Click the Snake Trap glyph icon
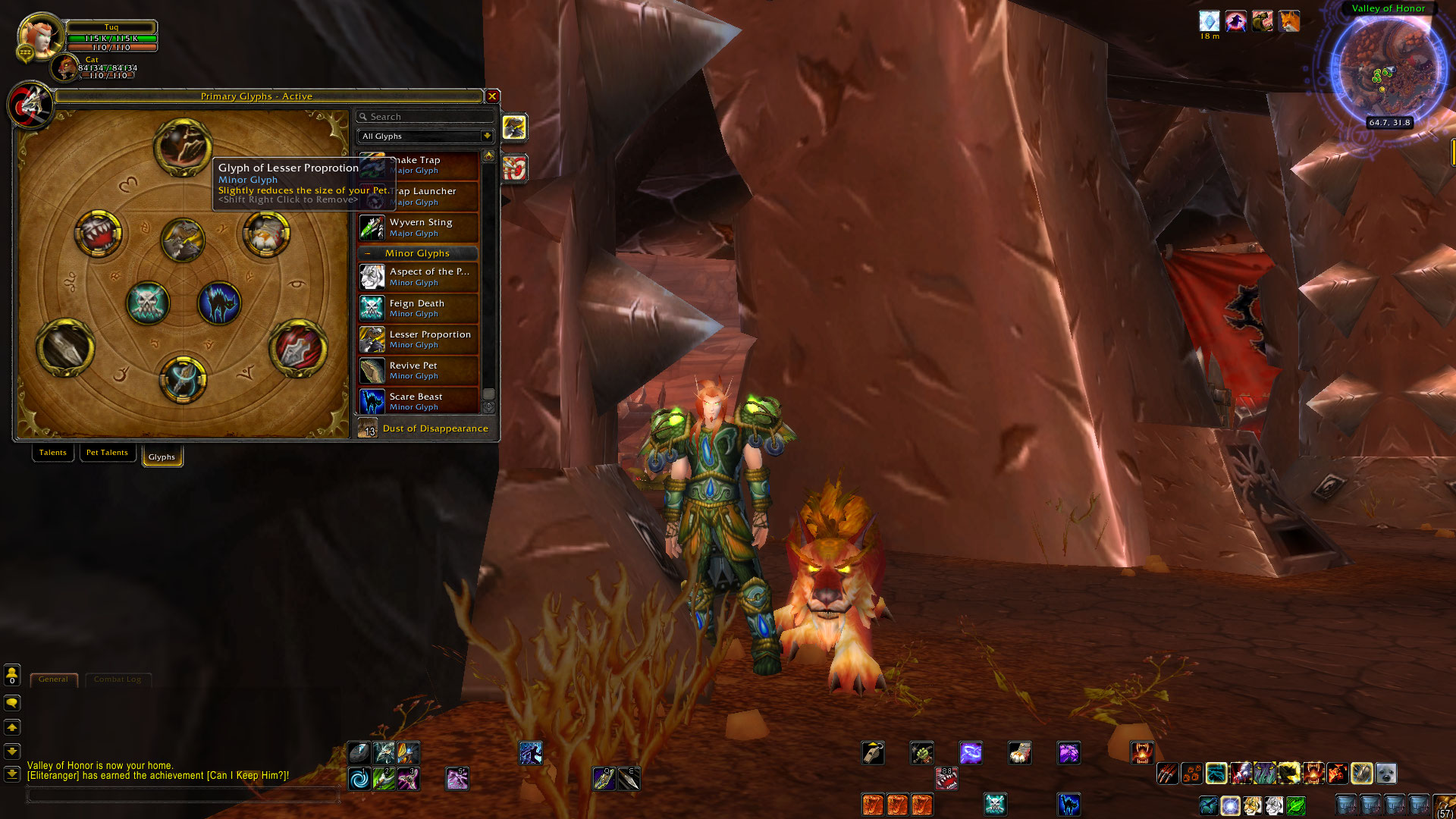The height and width of the screenshot is (819, 1456). [x=372, y=166]
